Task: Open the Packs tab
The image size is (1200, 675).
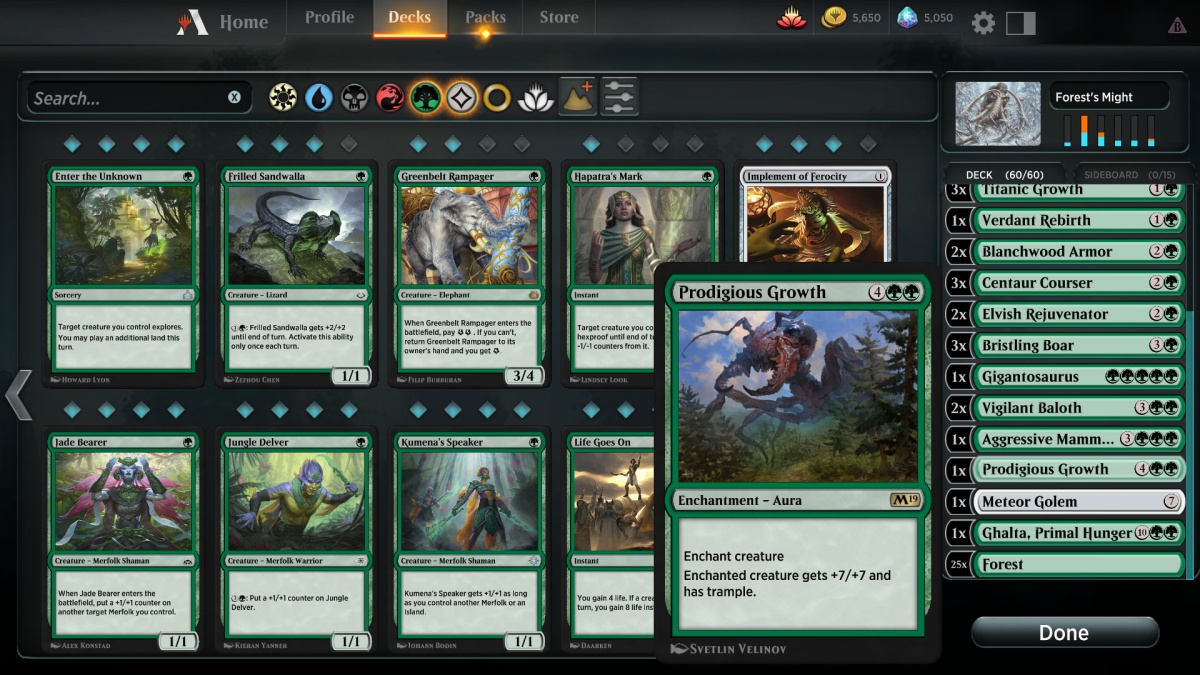Action: tap(485, 17)
